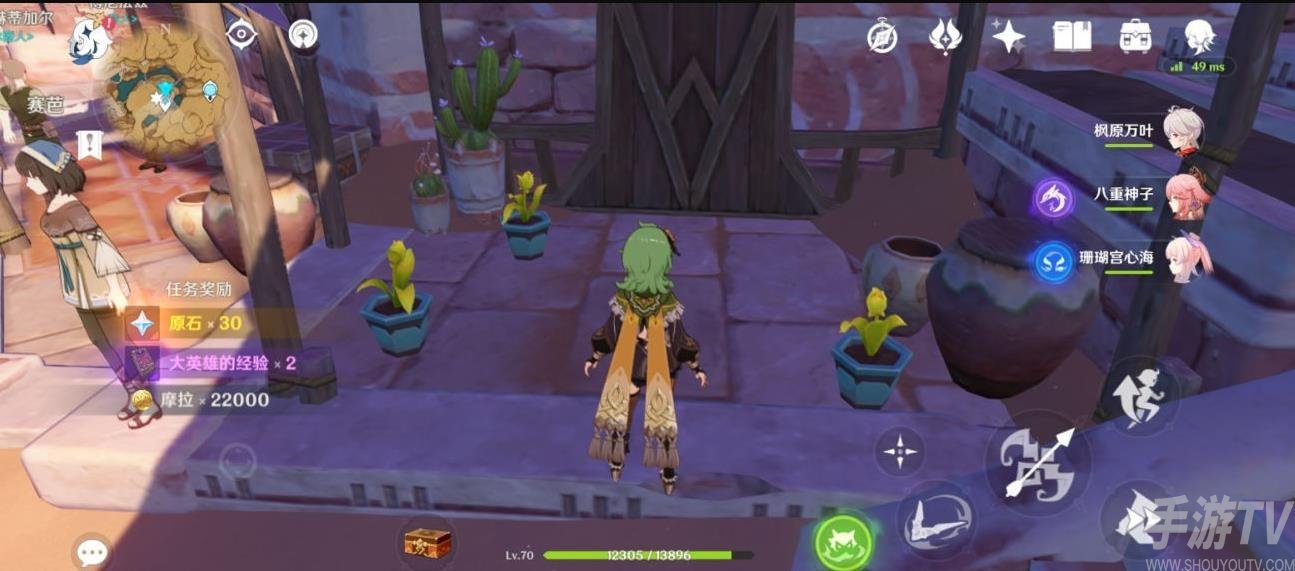This screenshot has height=571, width=1295.
Task: Open the winged battle pass icon
Action: click(945, 38)
